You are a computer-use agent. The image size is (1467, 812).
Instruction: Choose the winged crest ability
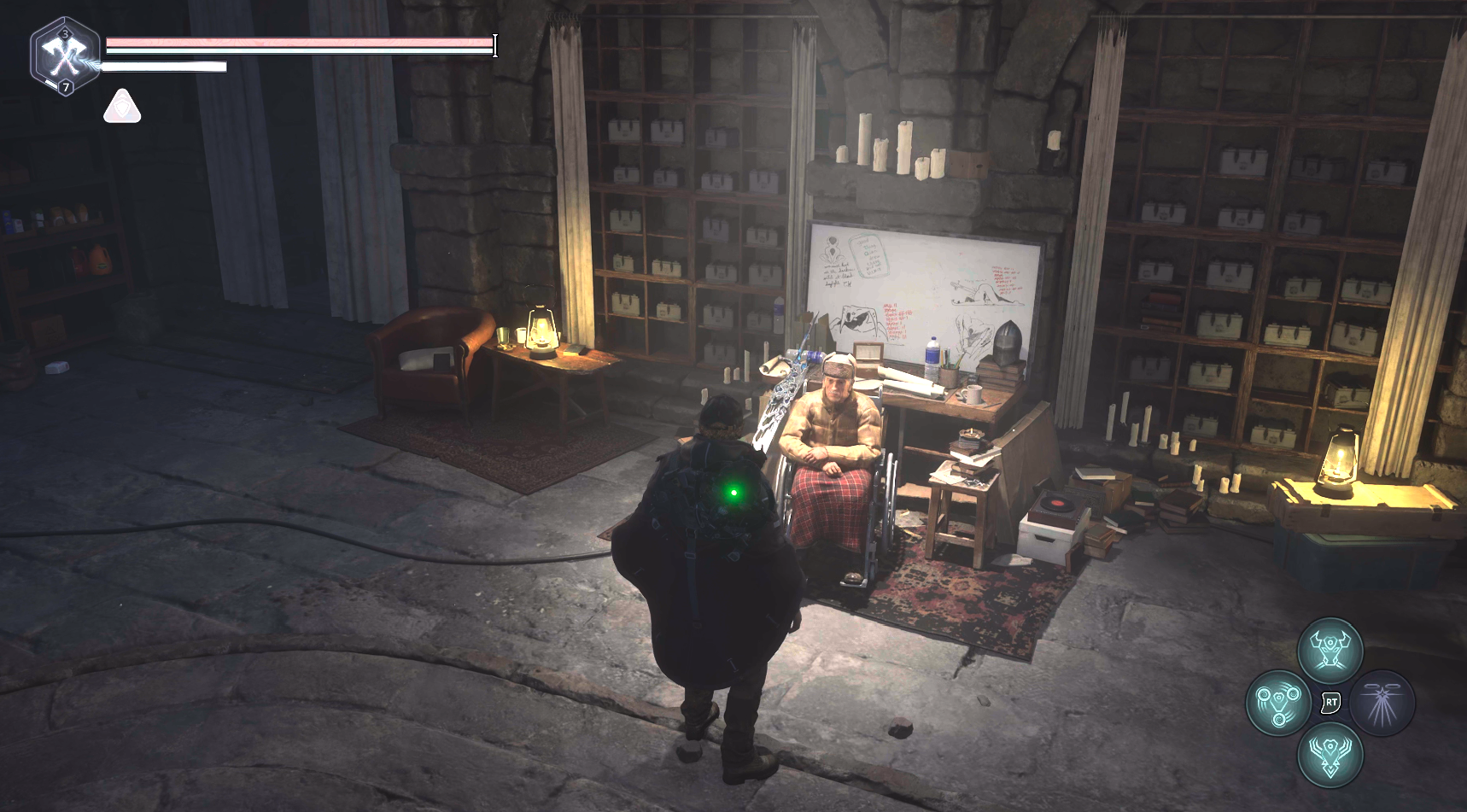(1330, 755)
